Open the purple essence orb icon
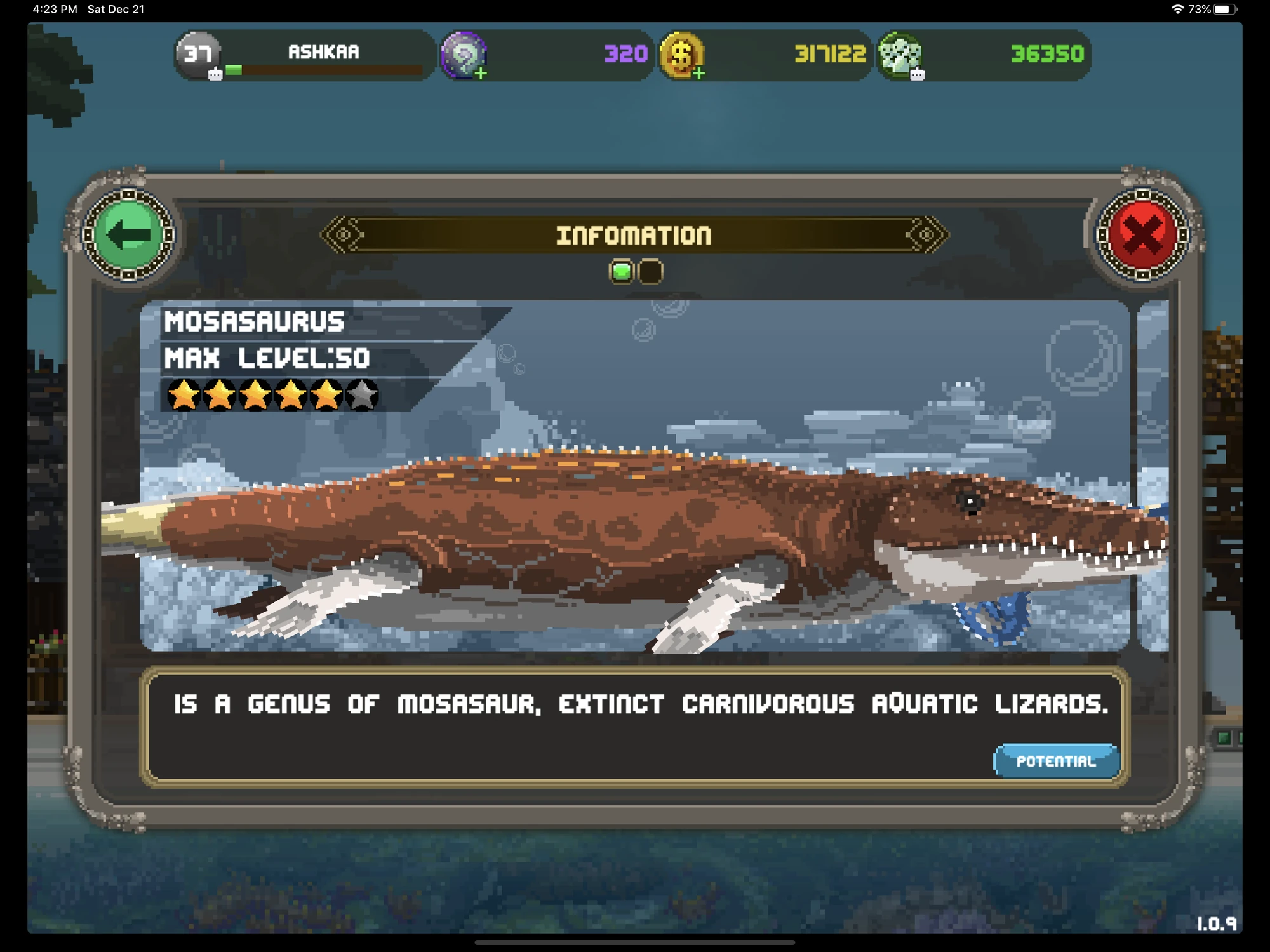1270x952 pixels. 464,57
